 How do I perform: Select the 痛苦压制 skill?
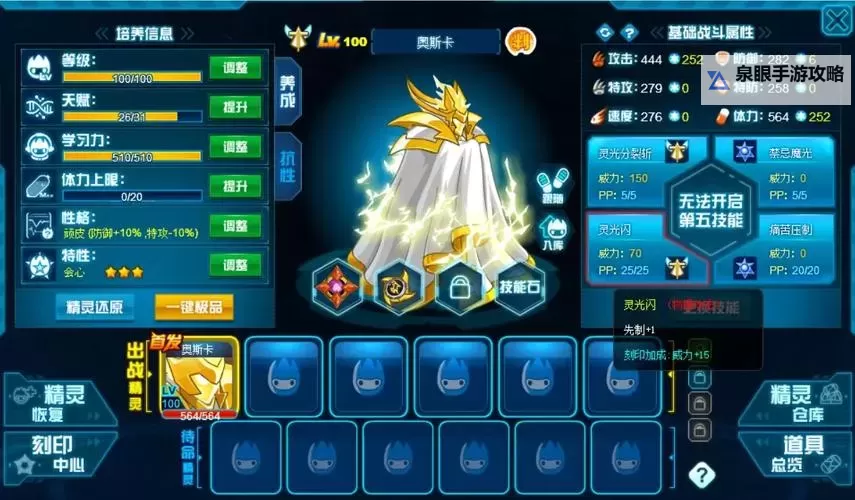[792, 248]
